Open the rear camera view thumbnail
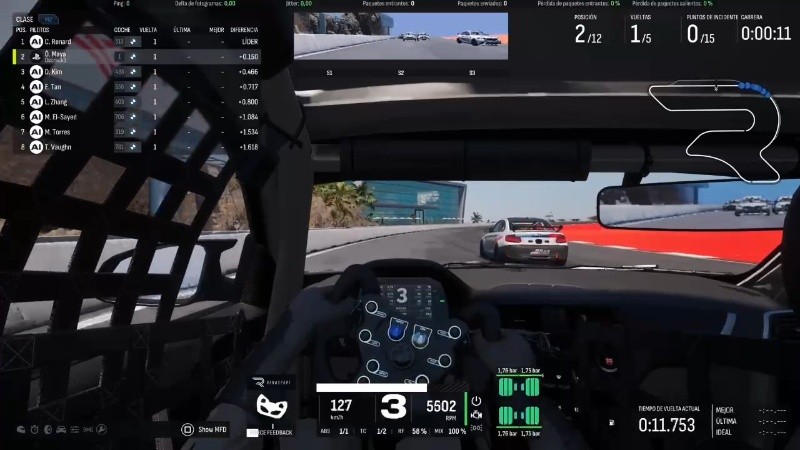The width and height of the screenshot is (800, 450). click(x=401, y=38)
